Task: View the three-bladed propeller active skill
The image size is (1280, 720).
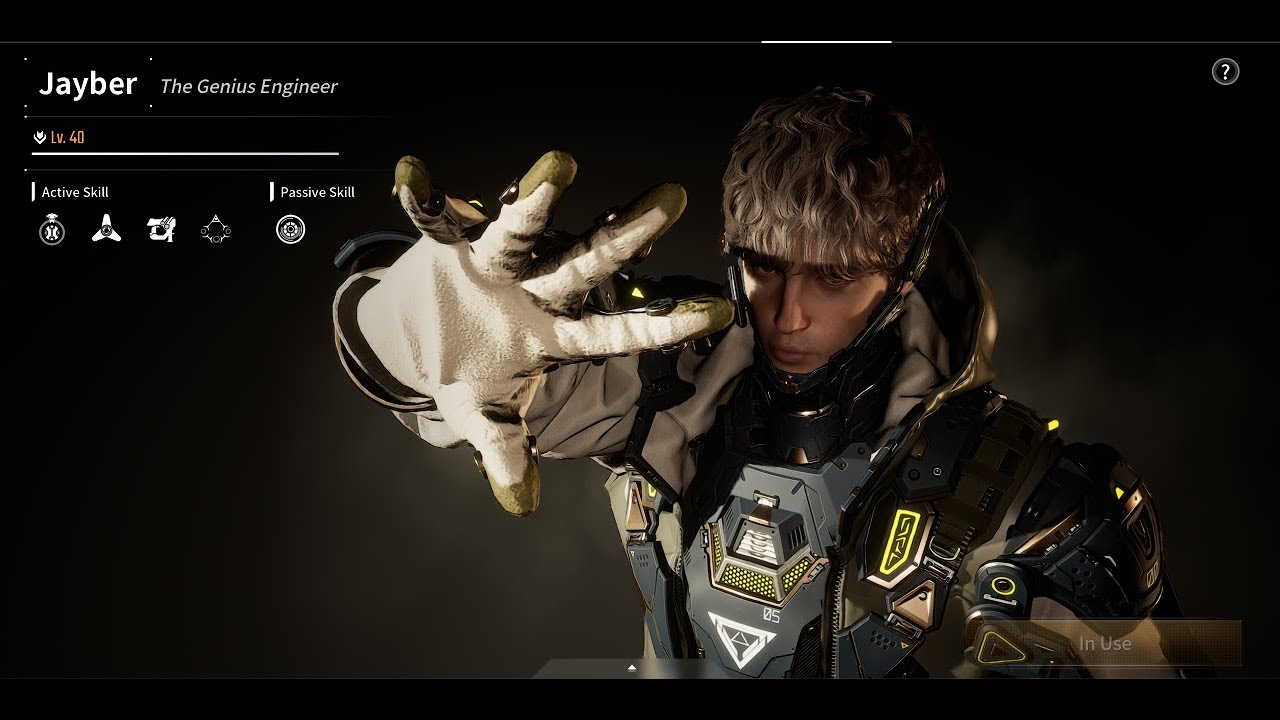Action: (106, 230)
